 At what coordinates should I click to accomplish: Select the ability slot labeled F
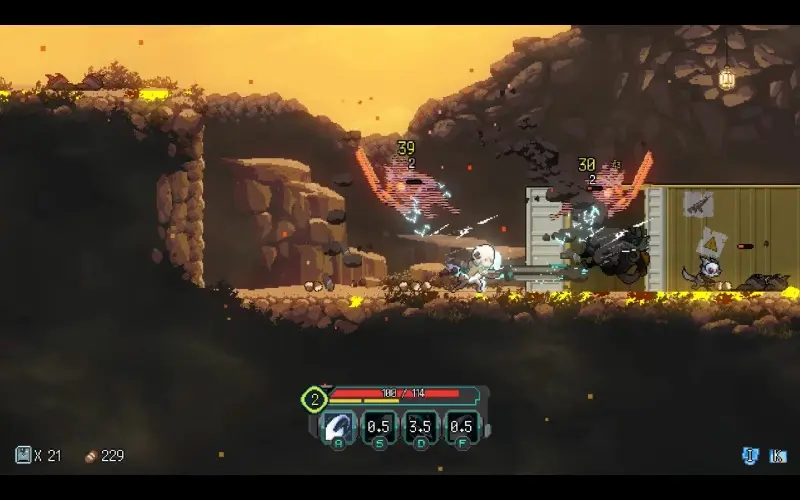click(x=461, y=427)
